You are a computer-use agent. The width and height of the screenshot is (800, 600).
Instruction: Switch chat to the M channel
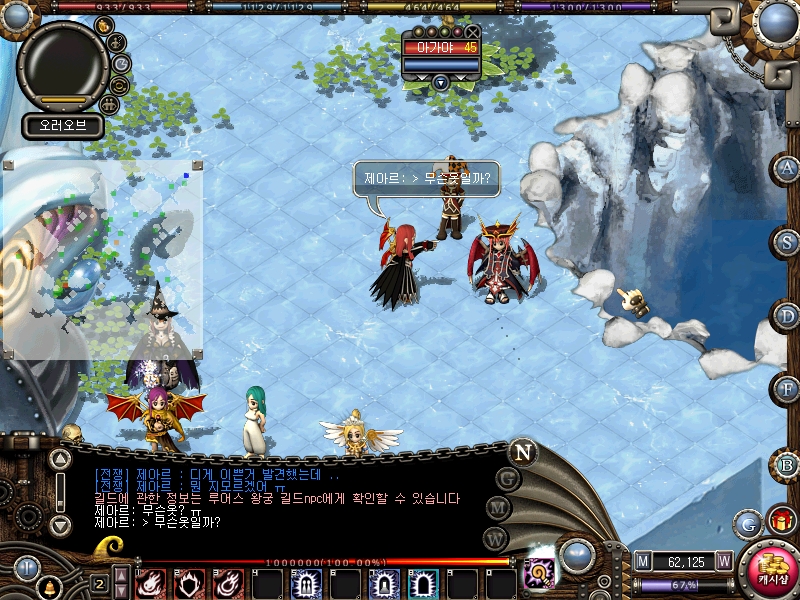tap(497, 508)
